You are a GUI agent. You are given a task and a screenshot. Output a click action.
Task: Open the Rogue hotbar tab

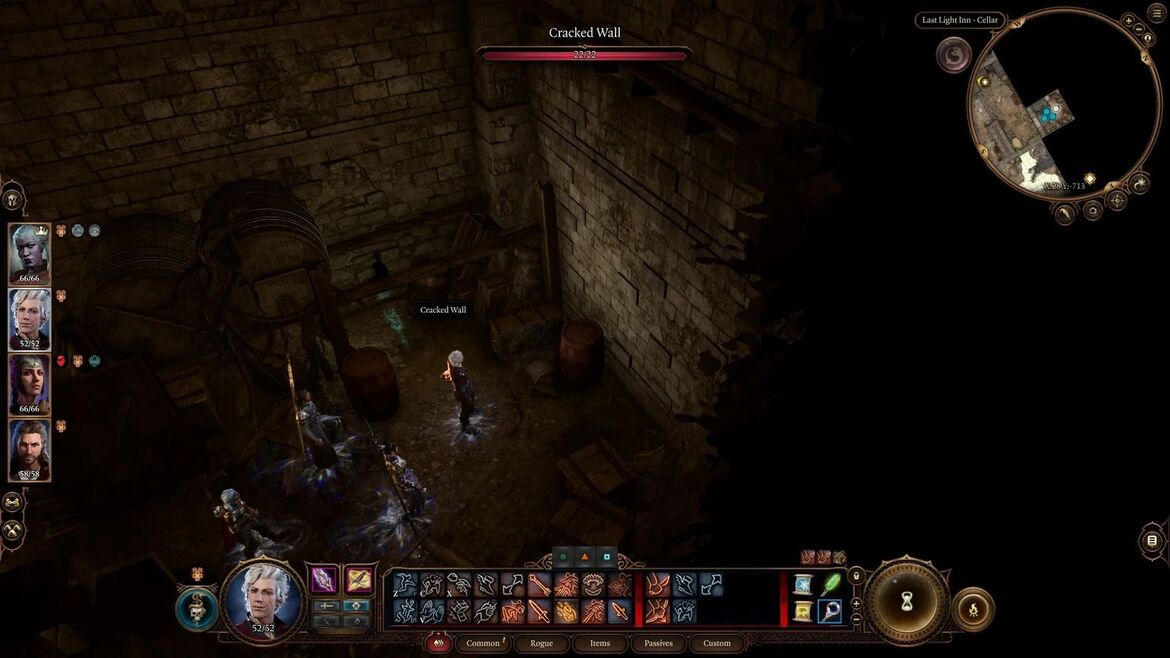pos(542,643)
